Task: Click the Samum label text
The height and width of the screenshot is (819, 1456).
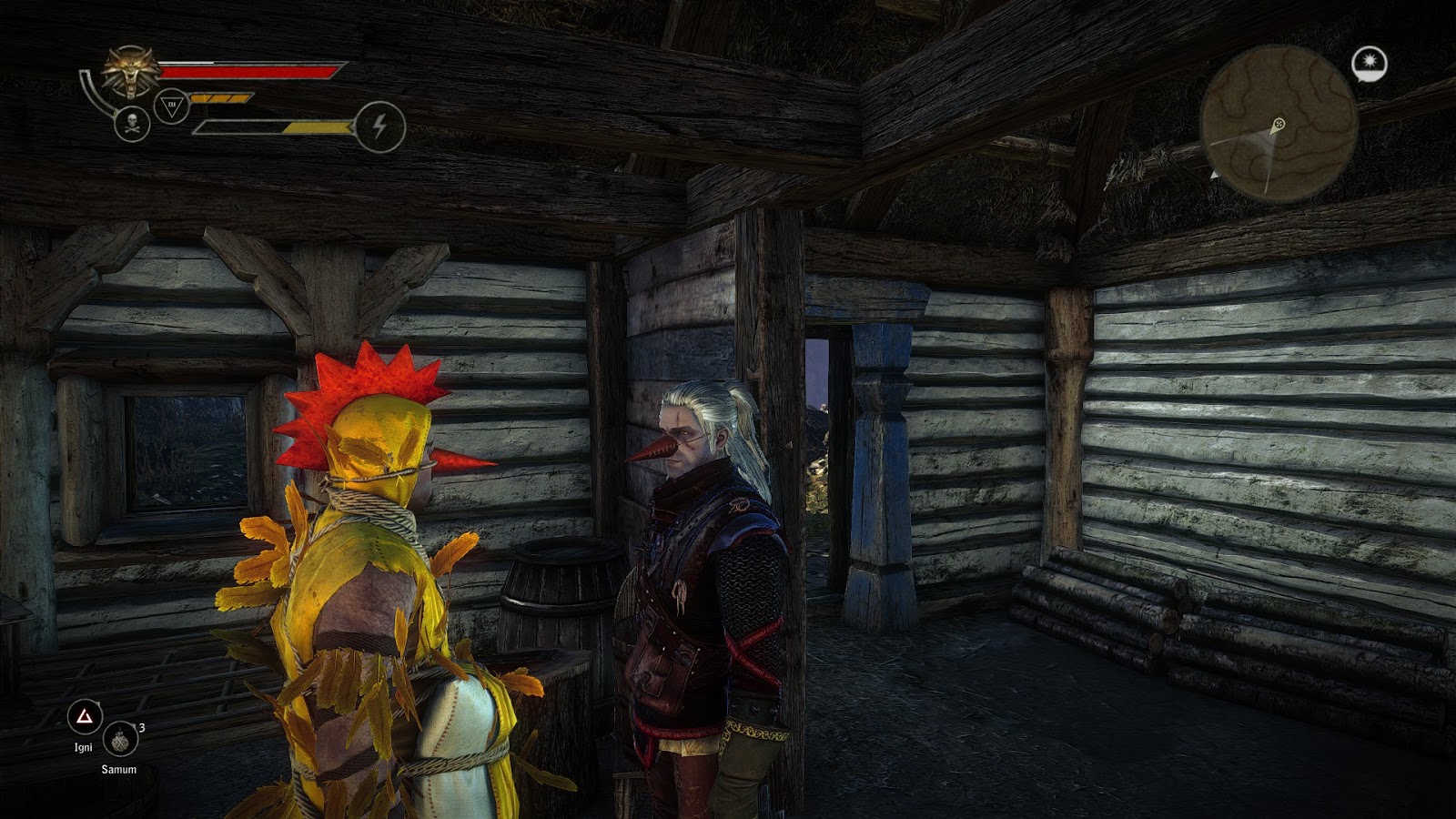Action: (x=120, y=769)
